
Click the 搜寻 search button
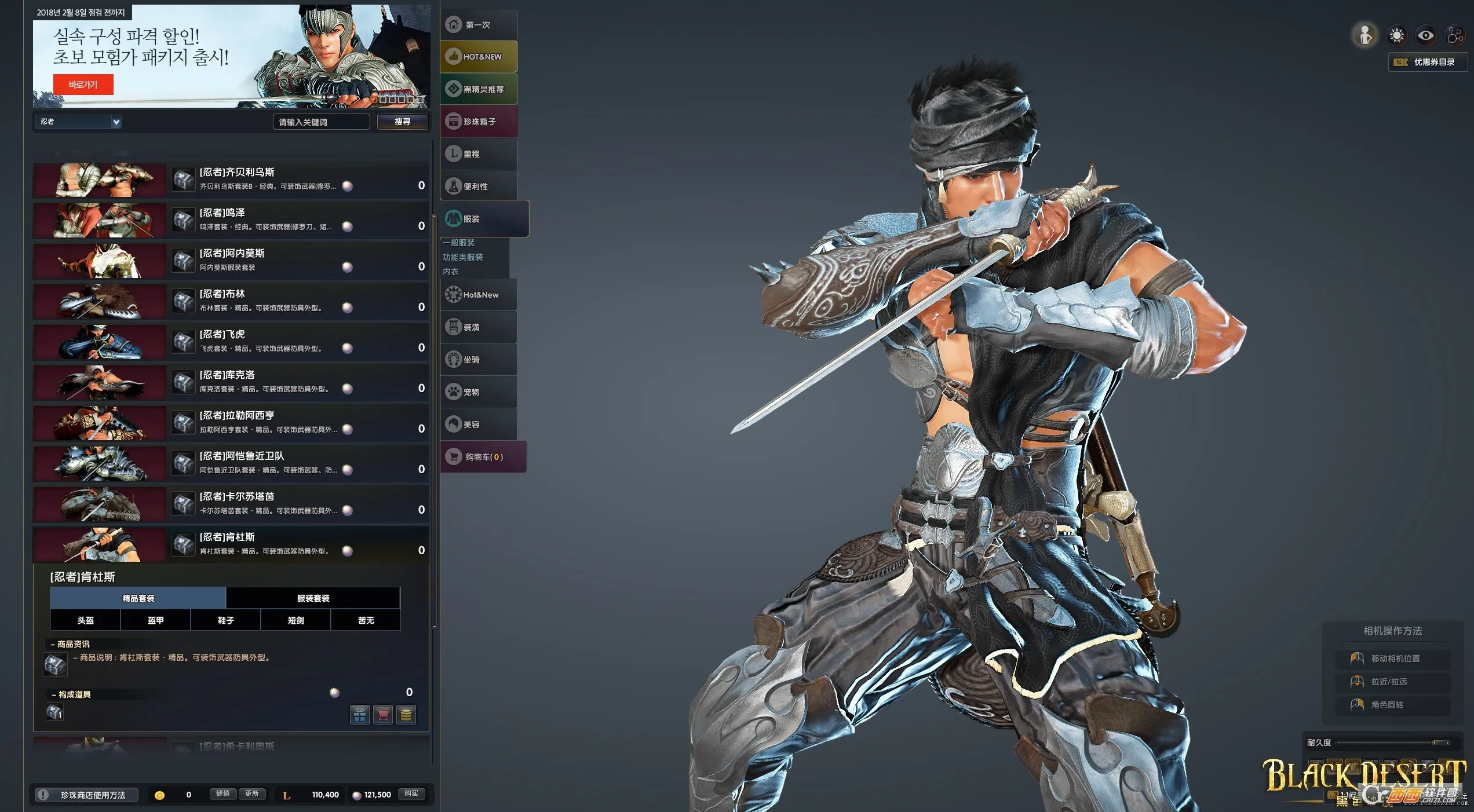pos(402,122)
